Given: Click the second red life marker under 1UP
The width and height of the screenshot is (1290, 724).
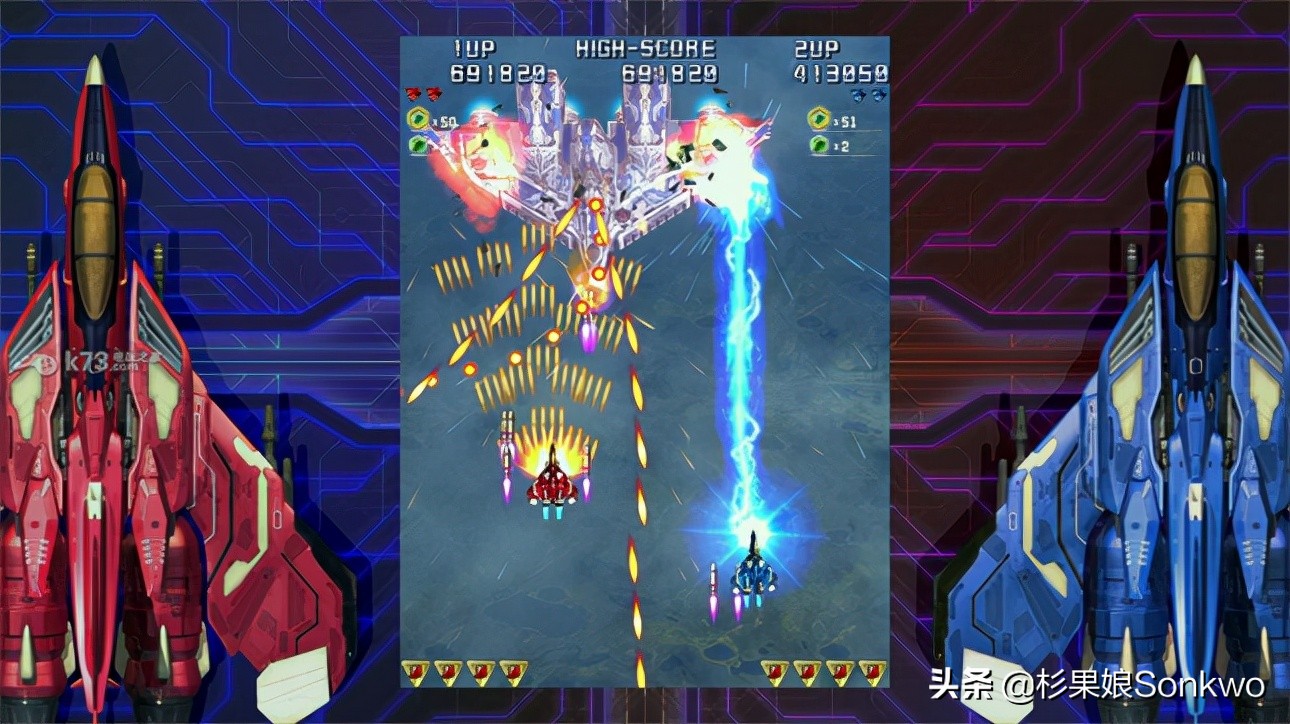Looking at the screenshot, I should pos(433,92).
